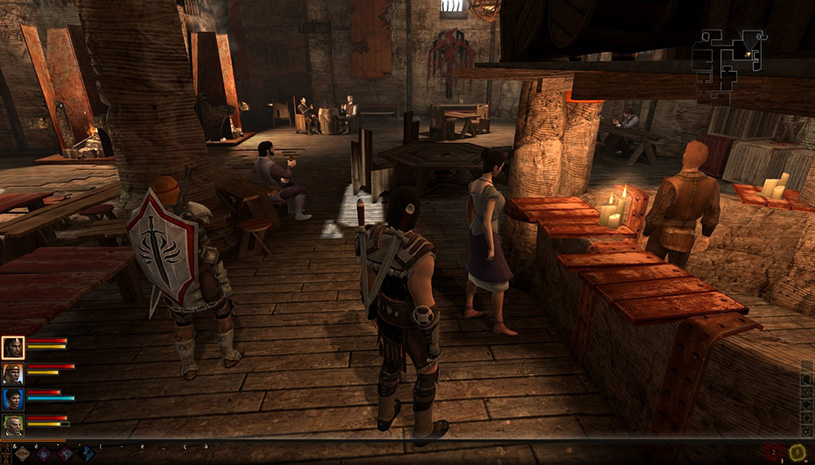This screenshot has width=815, height=465.
Task: Choose the blond dwarf companion portrait
Action: [13, 425]
